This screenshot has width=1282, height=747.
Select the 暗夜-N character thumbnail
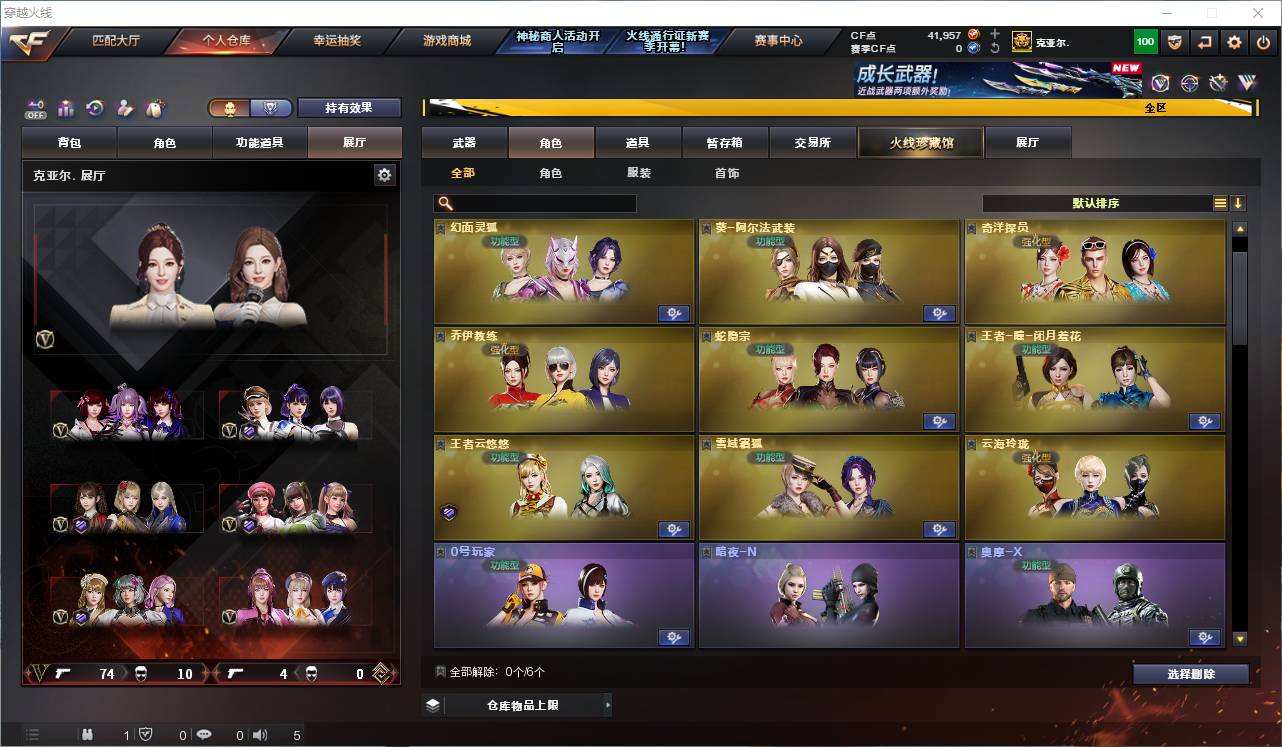pyautogui.click(x=828, y=597)
